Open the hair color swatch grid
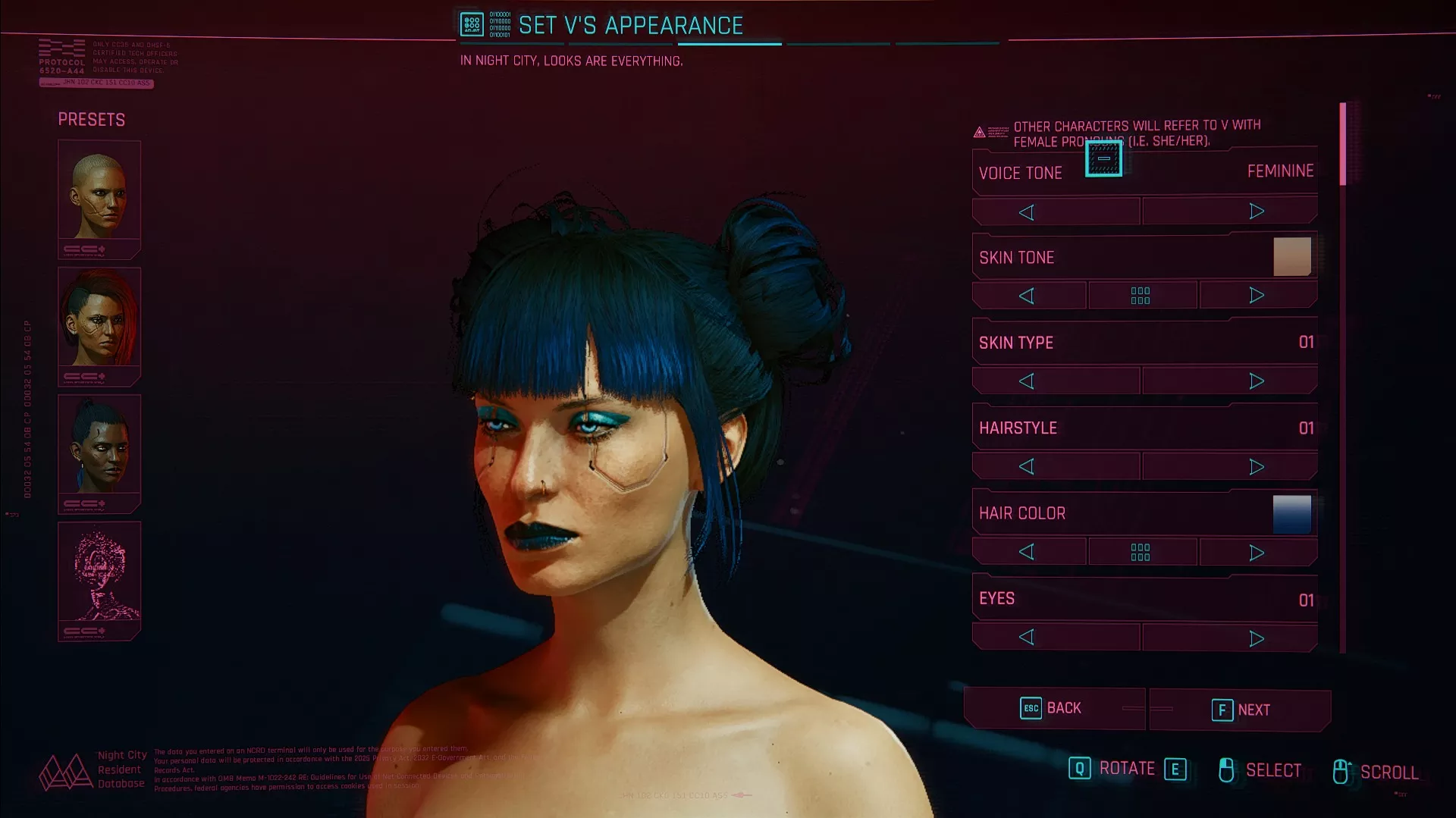This screenshot has width=1456, height=818. [1141, 553]
